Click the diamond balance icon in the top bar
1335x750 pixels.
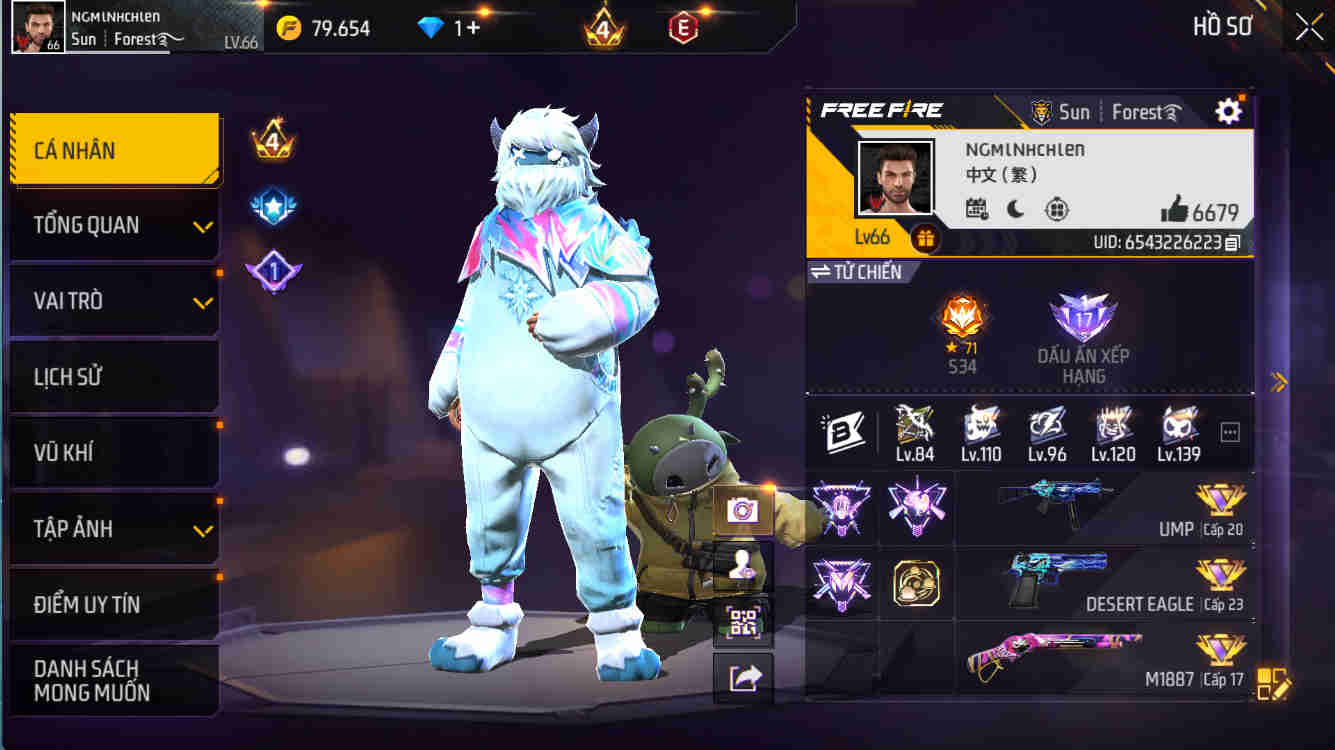[x=432, y=27]
